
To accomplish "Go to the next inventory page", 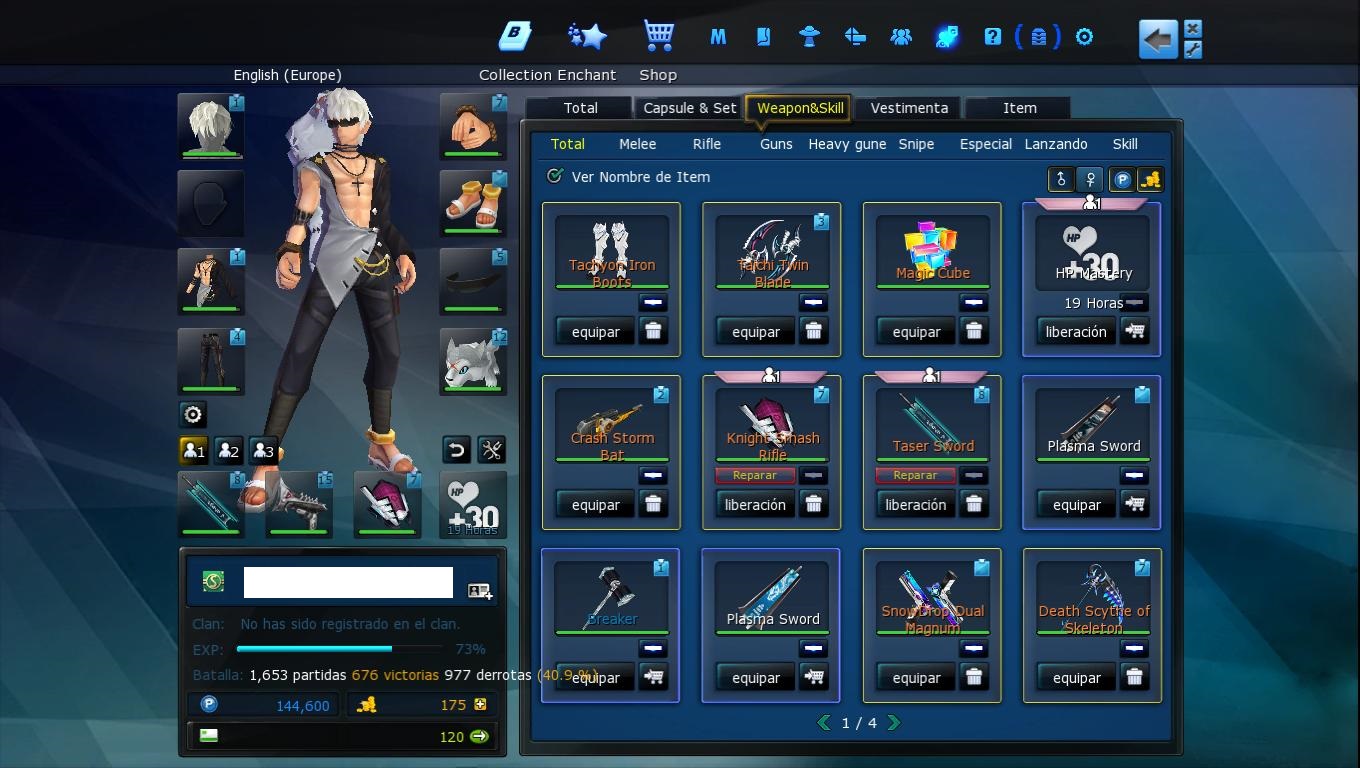I will (x=894, y=722).
